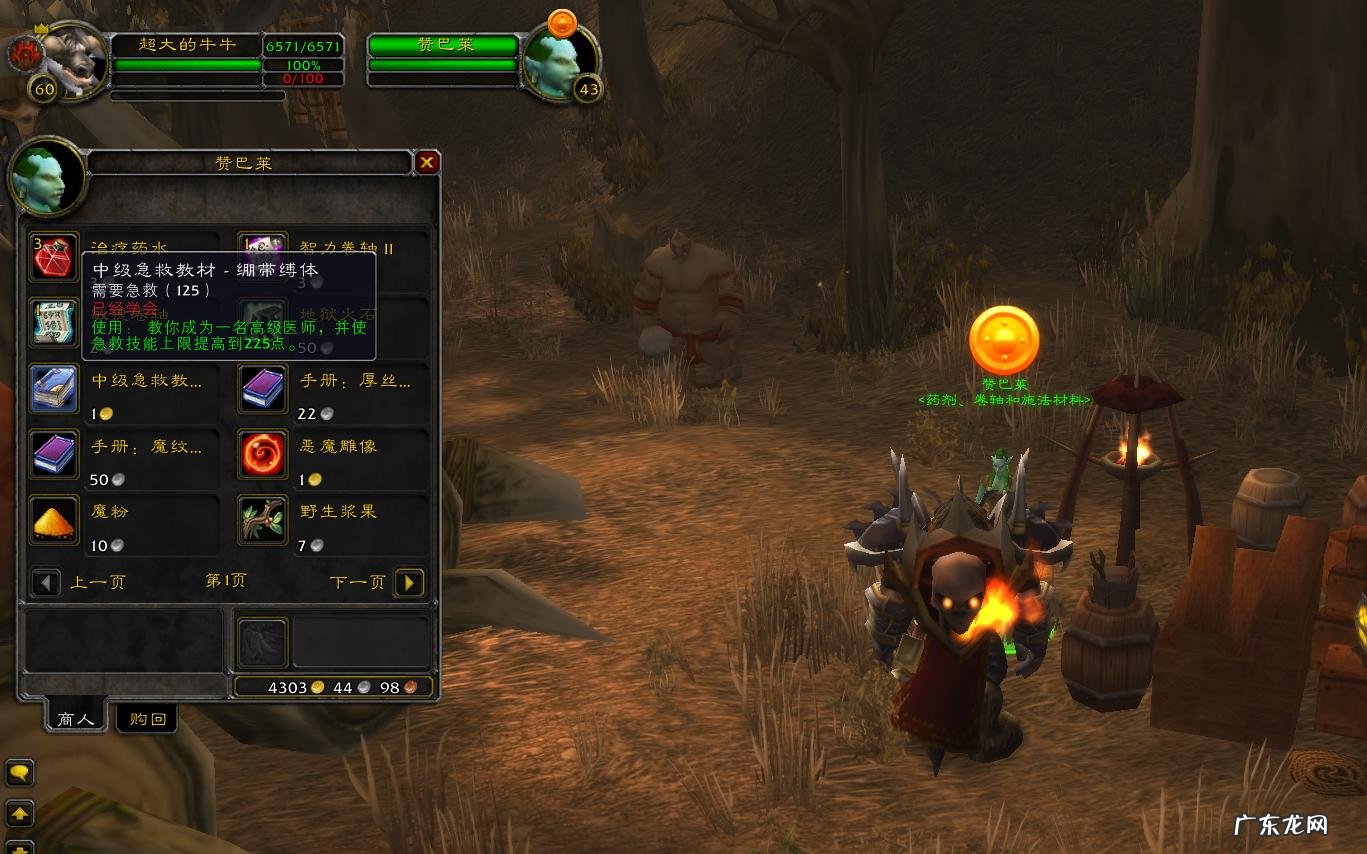Buy the red 治疗药水 healing potion
This screenshot has width=1367, height=854.
(53, 258)
